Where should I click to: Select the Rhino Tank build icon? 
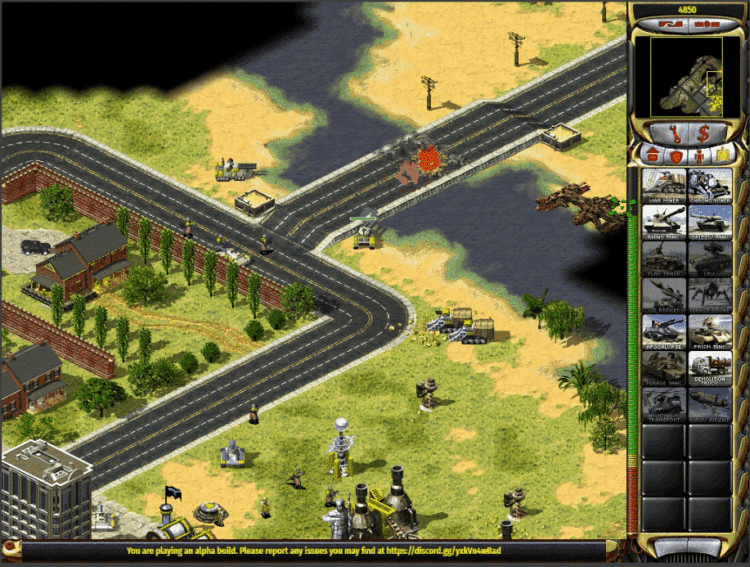coord(663,219)
